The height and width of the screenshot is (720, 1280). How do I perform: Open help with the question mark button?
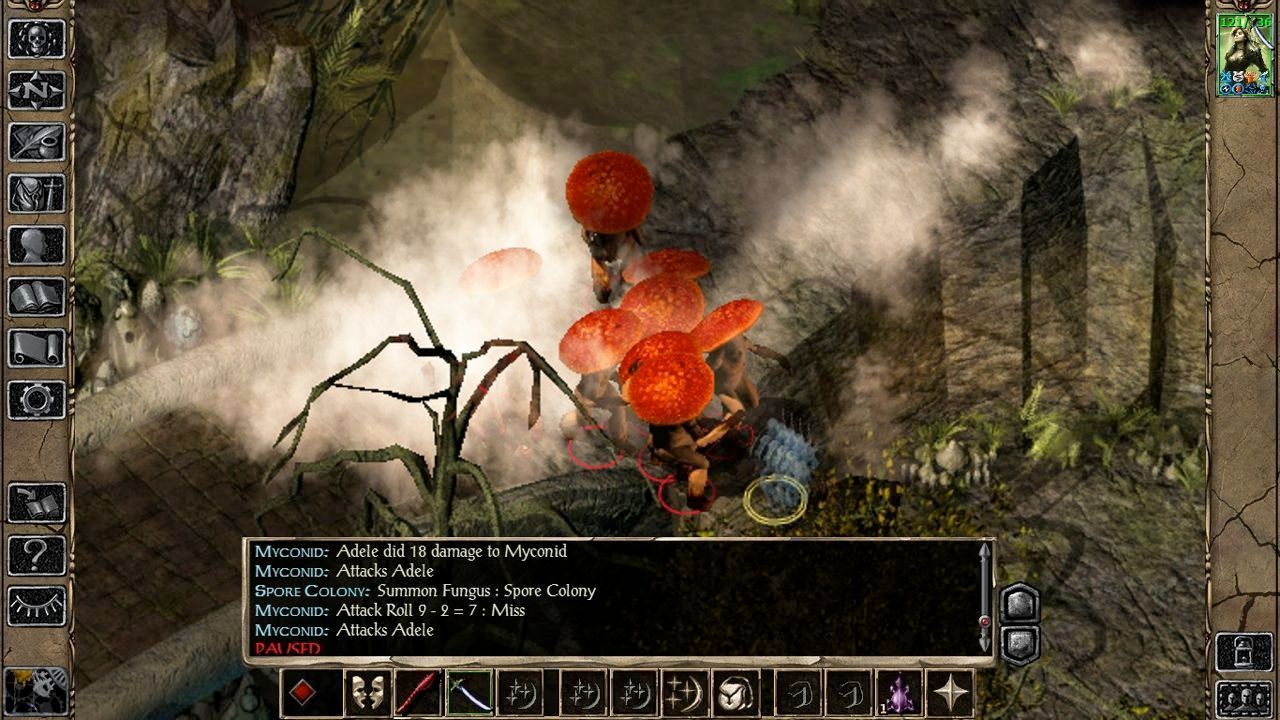coord(37,554)
